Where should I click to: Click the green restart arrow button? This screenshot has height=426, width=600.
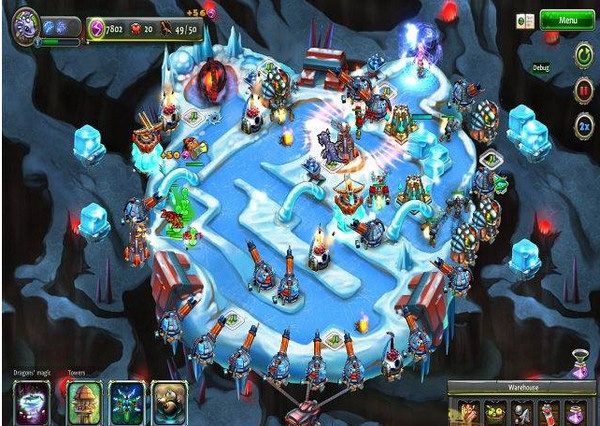(584, 56)
